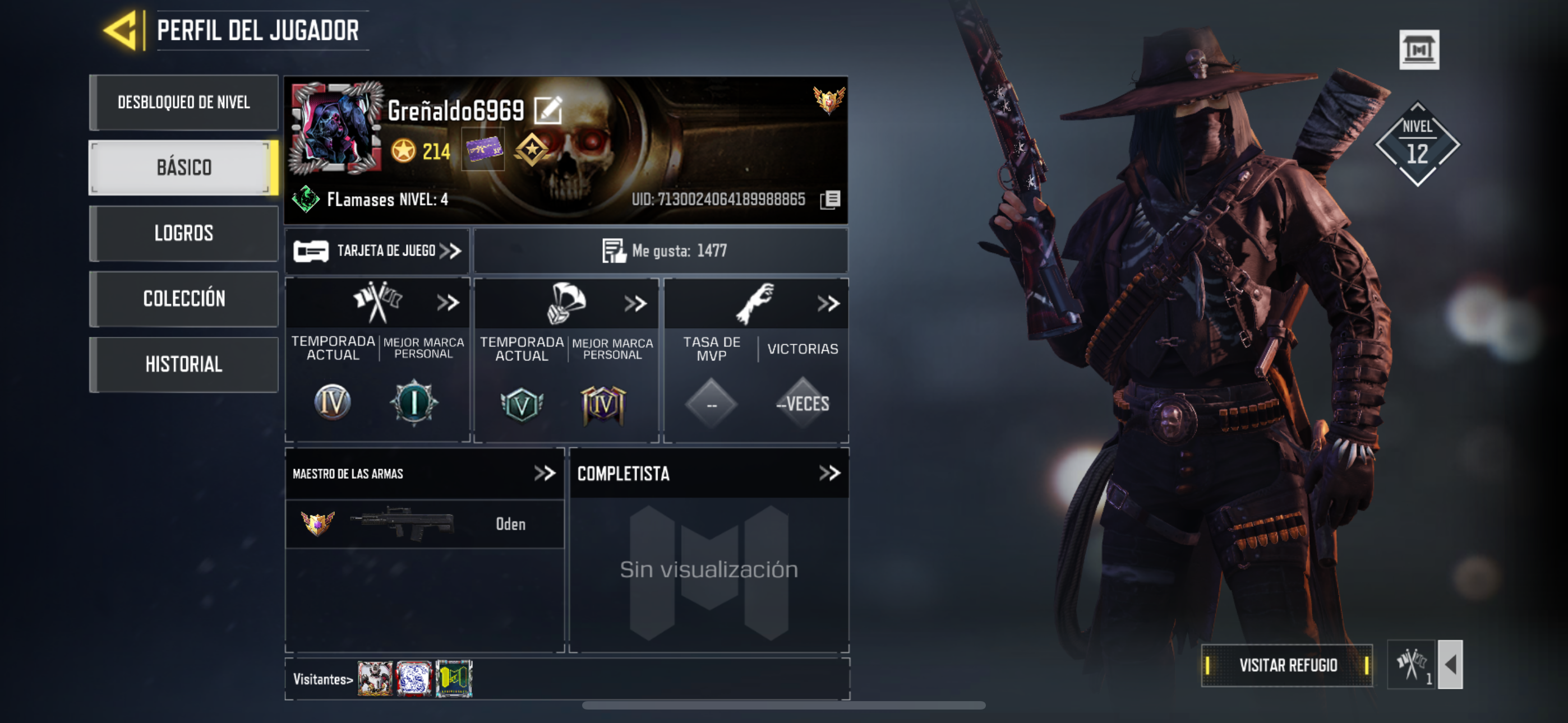Expand the Maestro de las Armas section
The height and width of the screenshot is (723, 1568).
click(545, 474)
